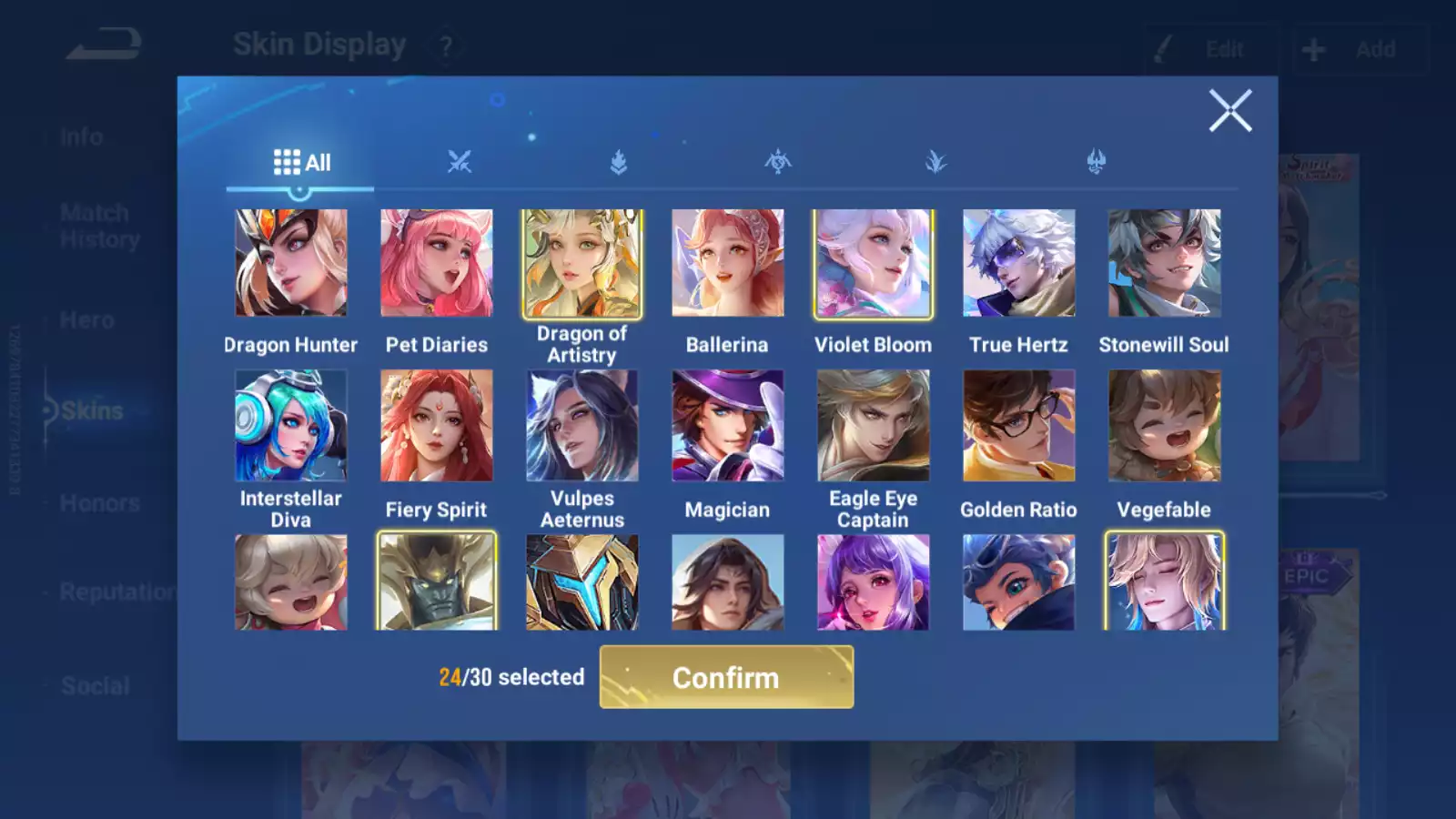
Task: Choose the Stonewill Soul skin
Action: pyautogui.click(x=1165, y=263)
